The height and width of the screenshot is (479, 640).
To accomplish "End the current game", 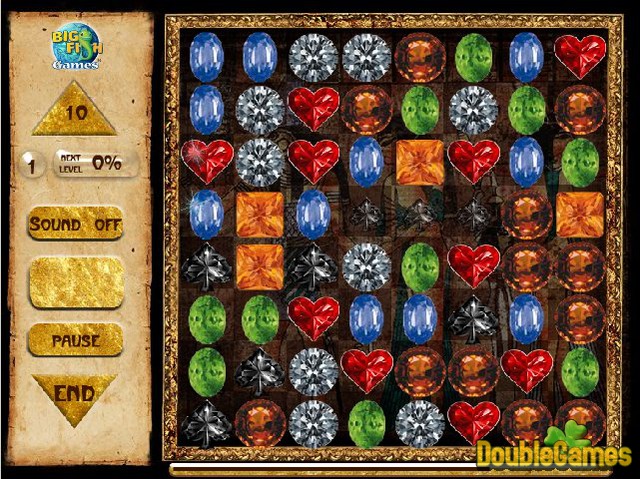I will [75, 393].
